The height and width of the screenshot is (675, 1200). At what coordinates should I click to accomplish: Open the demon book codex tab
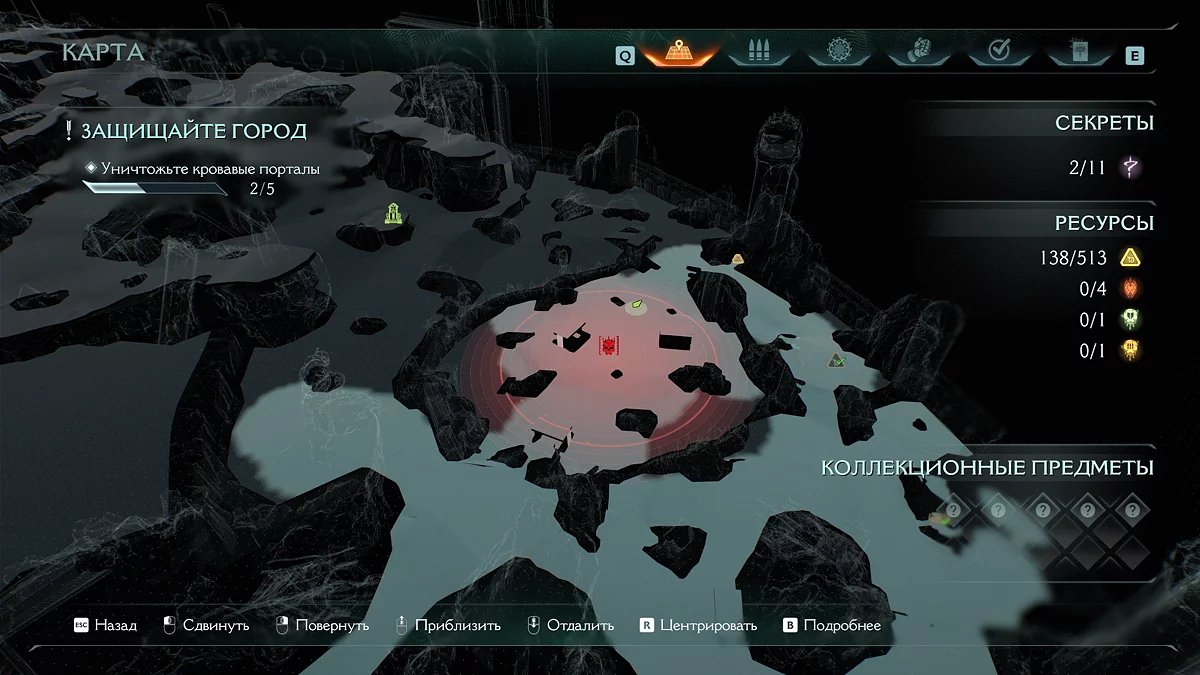coord(1077,51)
